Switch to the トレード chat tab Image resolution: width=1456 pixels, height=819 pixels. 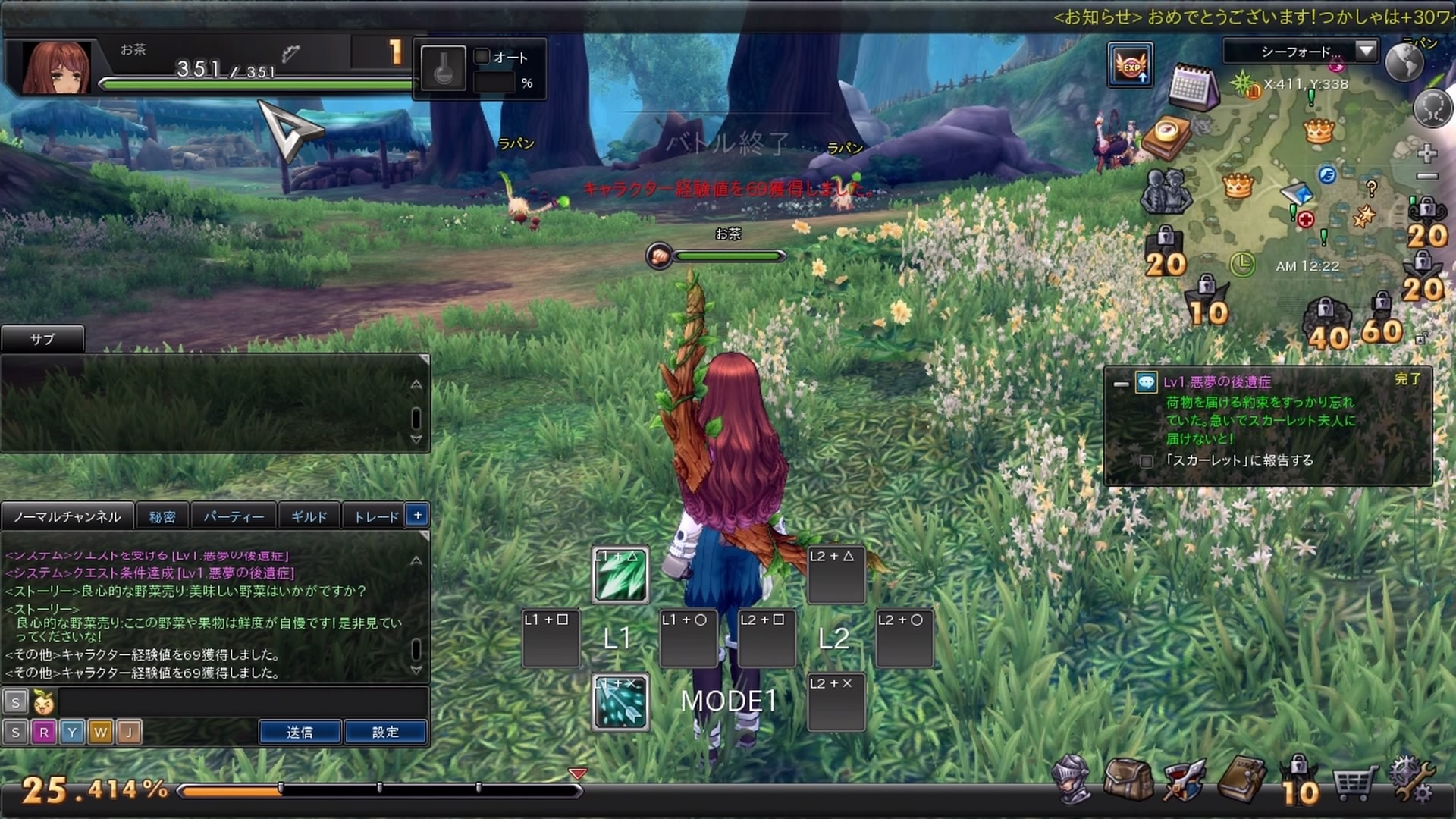pos(376,516)
